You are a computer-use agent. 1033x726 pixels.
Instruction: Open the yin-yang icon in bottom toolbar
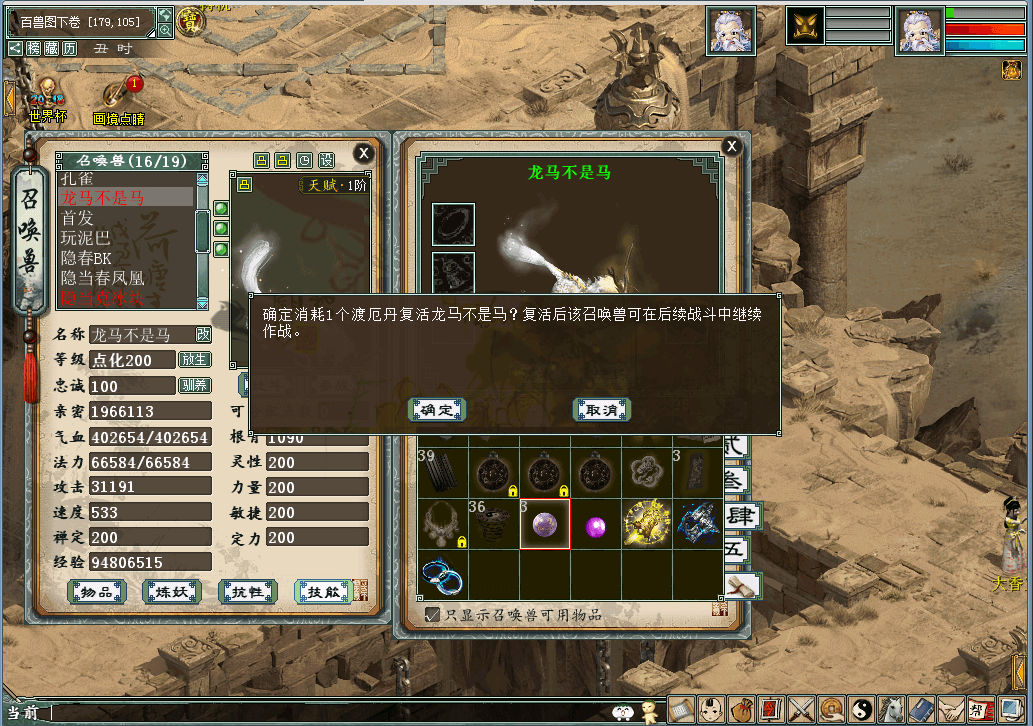click(861, 710)
